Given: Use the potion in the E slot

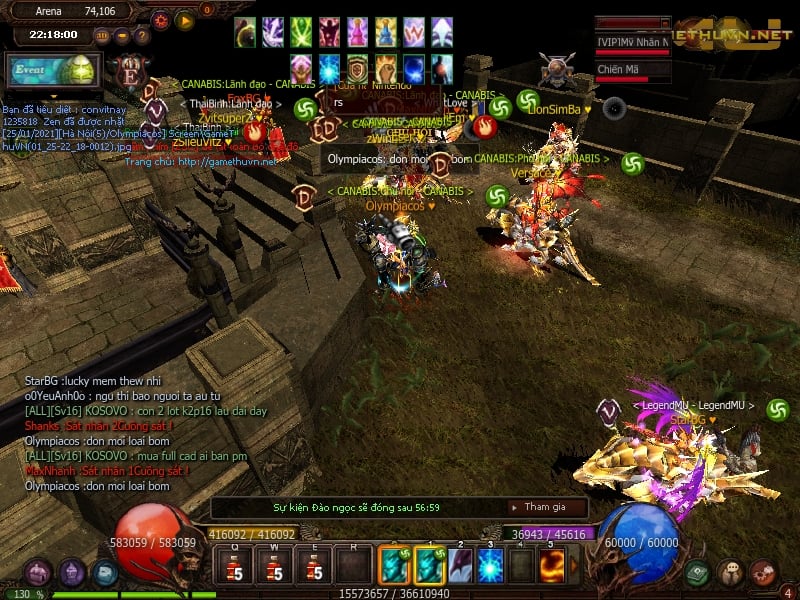Looking at the screenshot, I should click(311, 567).
